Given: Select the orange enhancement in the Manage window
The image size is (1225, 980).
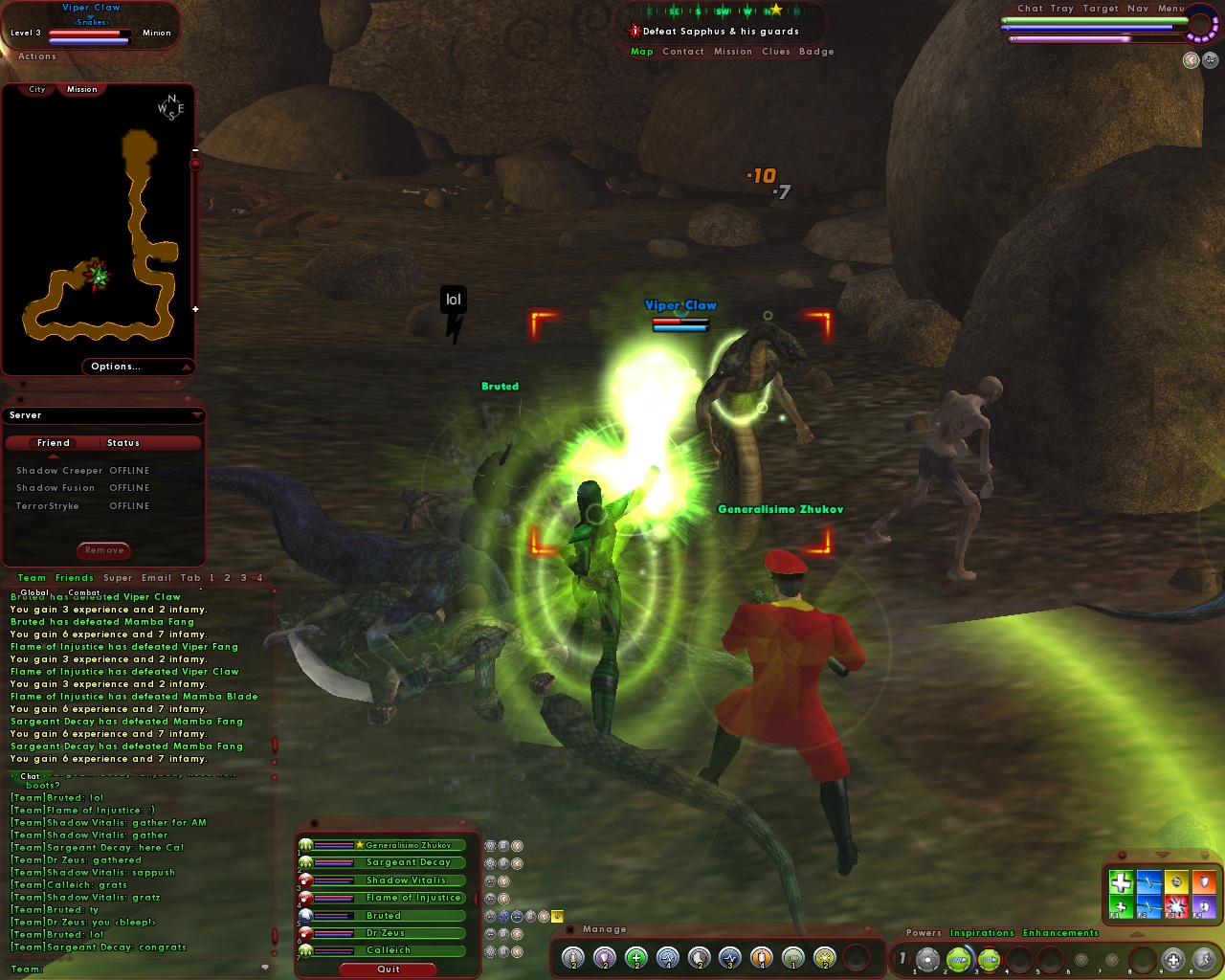Looking at the screenshot, I should point(759,958).
